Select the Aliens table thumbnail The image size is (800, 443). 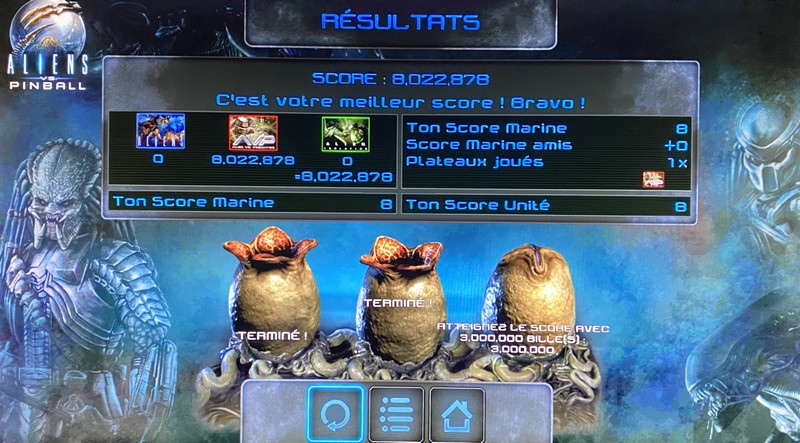(158, 132)
